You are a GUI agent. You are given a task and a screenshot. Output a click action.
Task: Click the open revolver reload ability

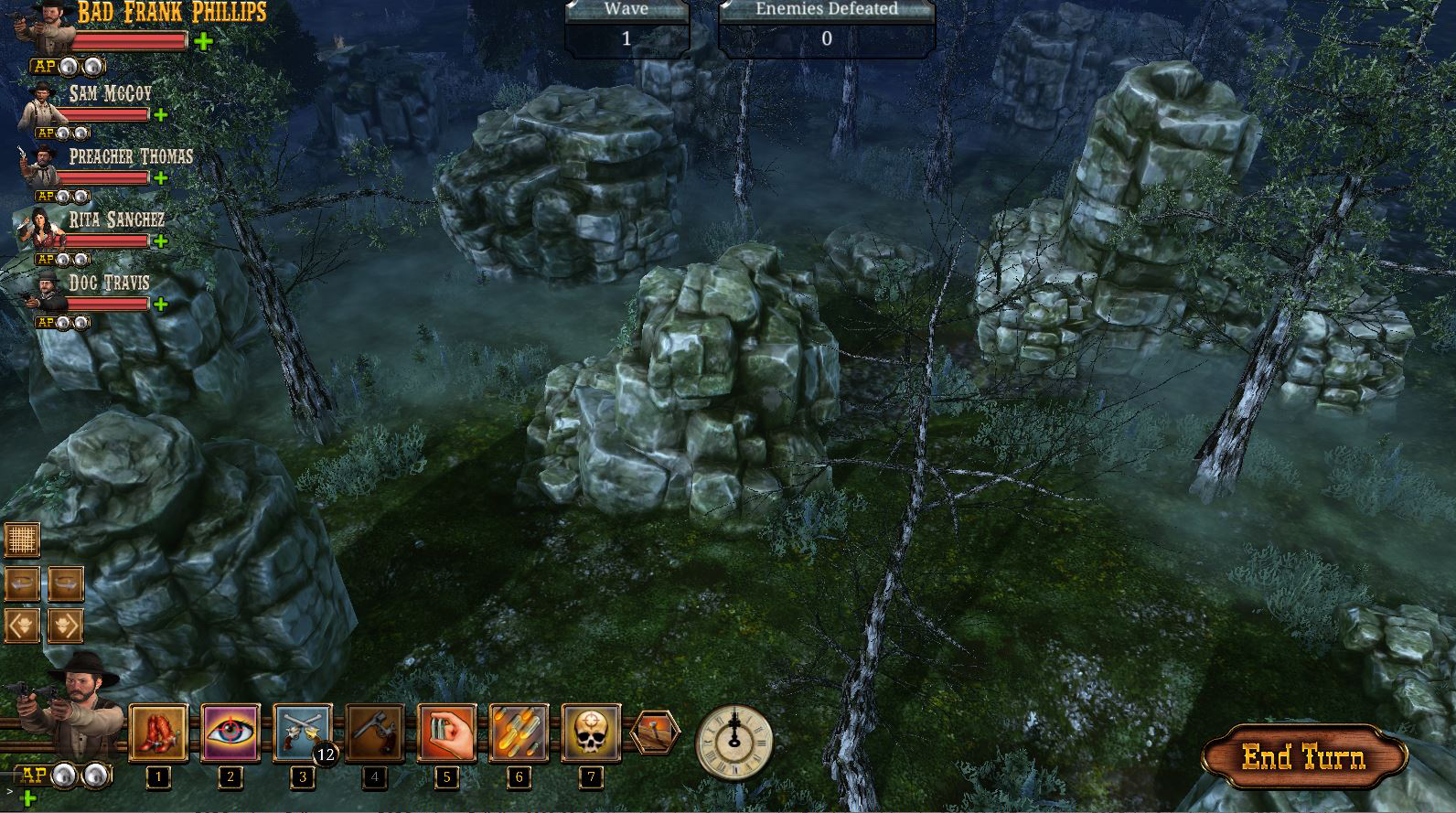tap(374, 733)
